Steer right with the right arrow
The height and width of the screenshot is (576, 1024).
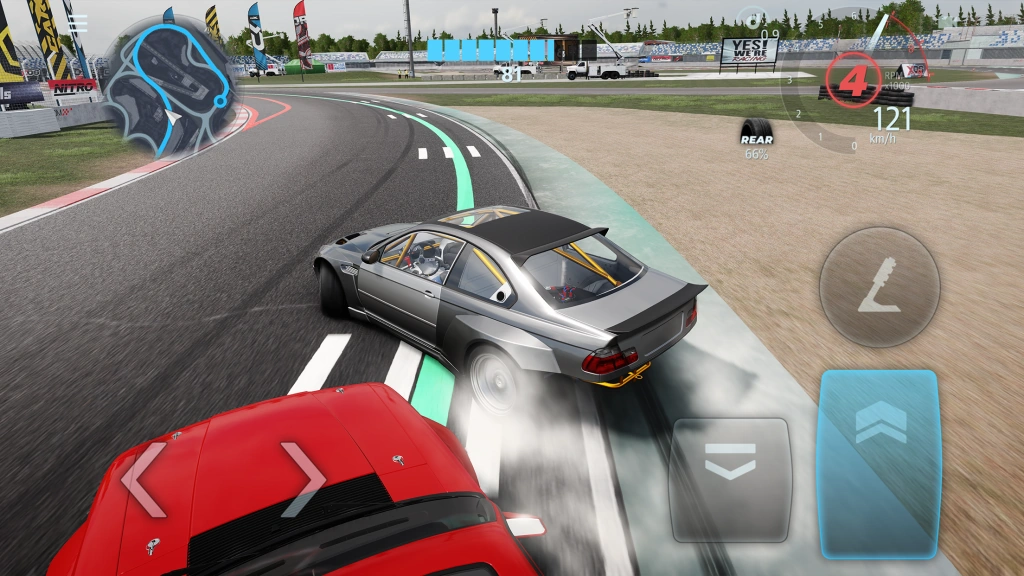click(302, 480)
